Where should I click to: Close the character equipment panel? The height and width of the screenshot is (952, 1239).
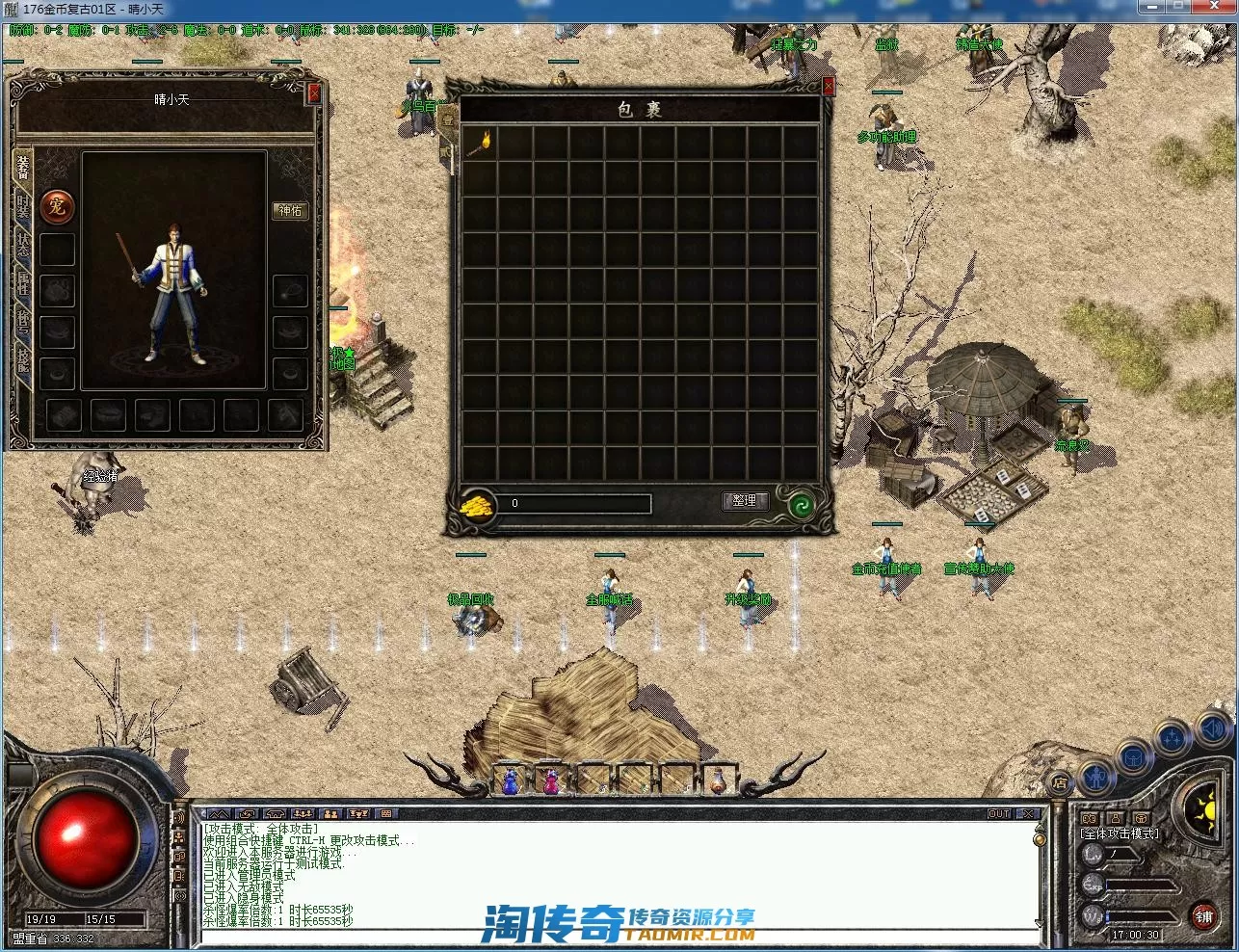(x=313, y=93)
